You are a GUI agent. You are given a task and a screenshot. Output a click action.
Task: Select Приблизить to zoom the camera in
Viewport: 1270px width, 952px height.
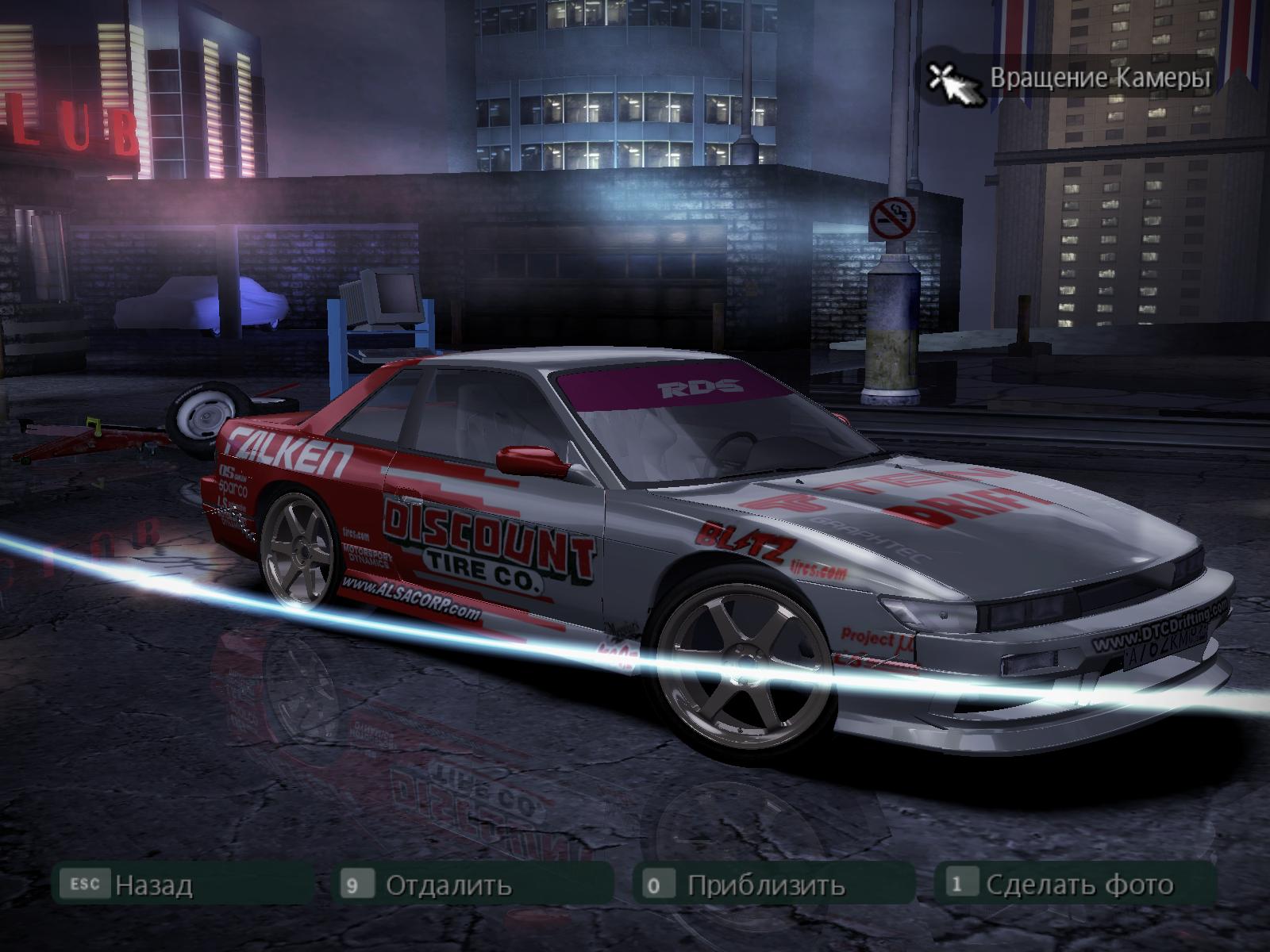pyautogui.click(x=765, y=885)
